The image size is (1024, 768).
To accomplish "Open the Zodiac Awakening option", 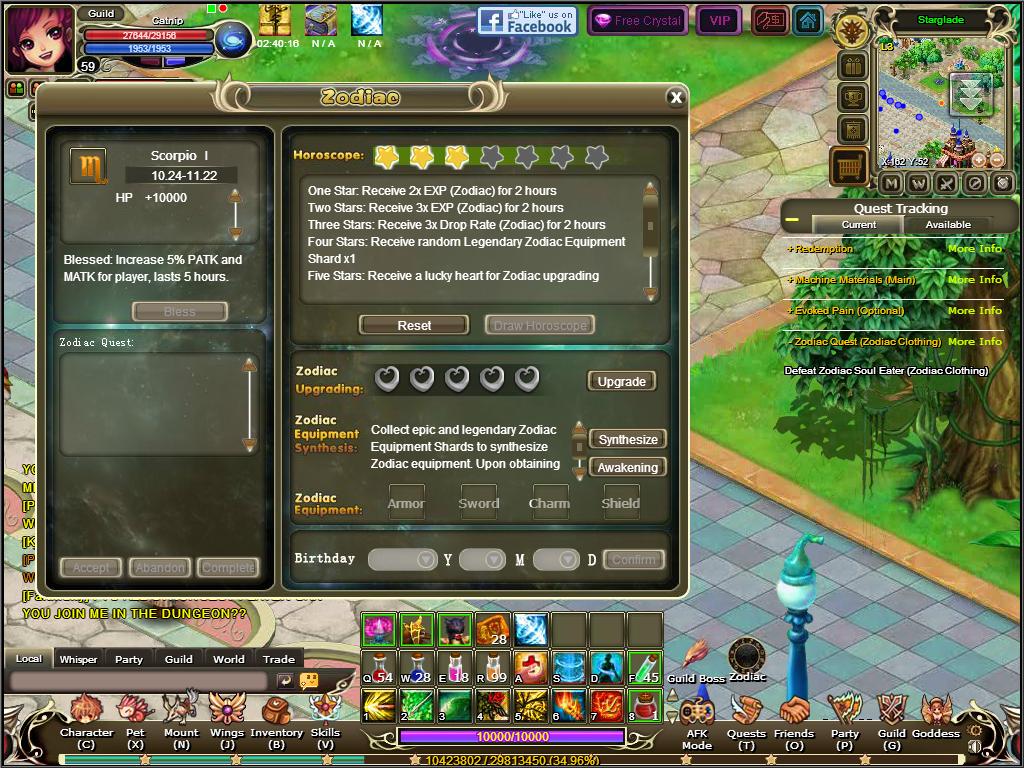I will [x=628, y=467].
